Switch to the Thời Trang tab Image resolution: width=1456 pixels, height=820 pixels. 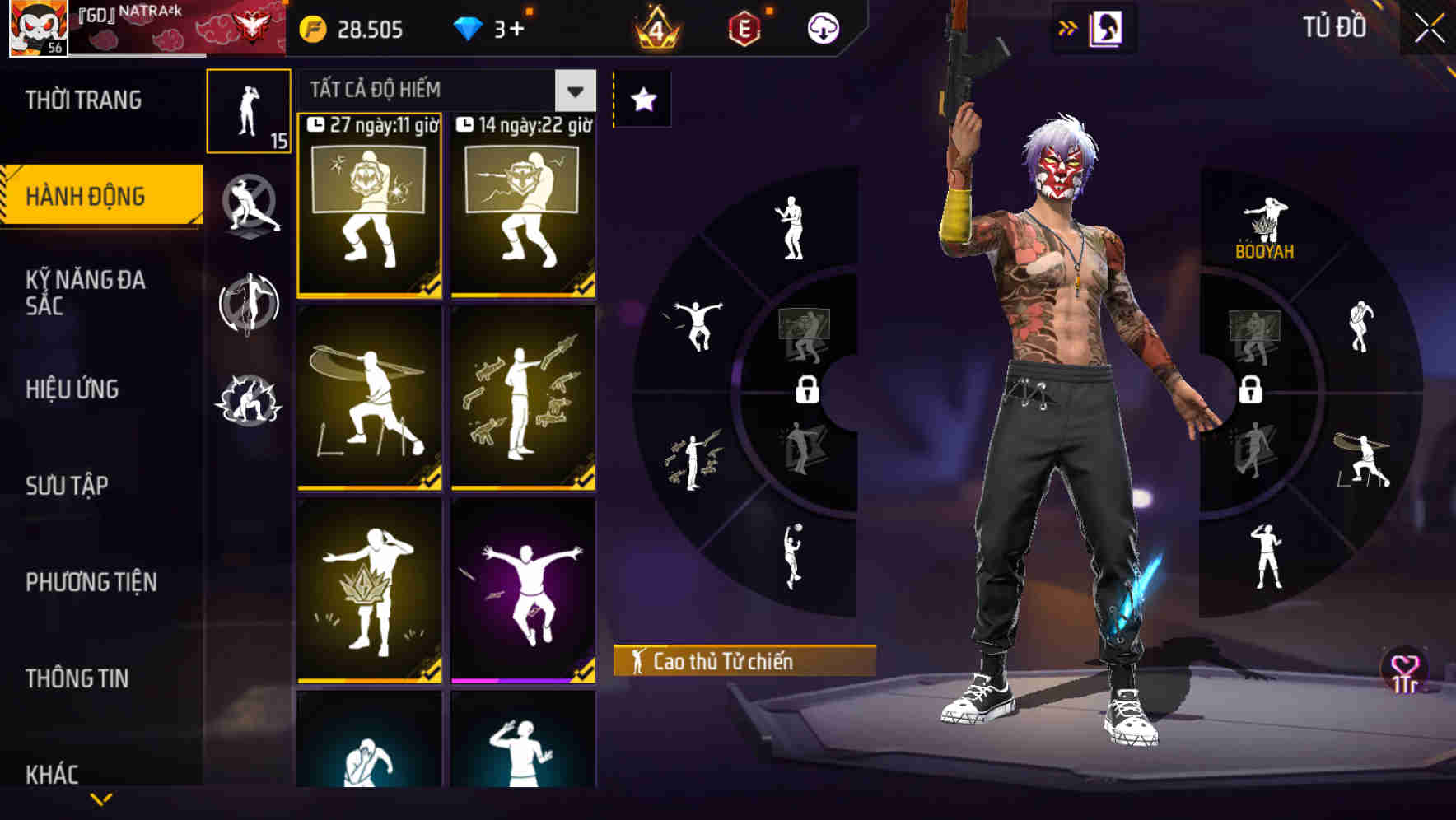tap(82, 100)
